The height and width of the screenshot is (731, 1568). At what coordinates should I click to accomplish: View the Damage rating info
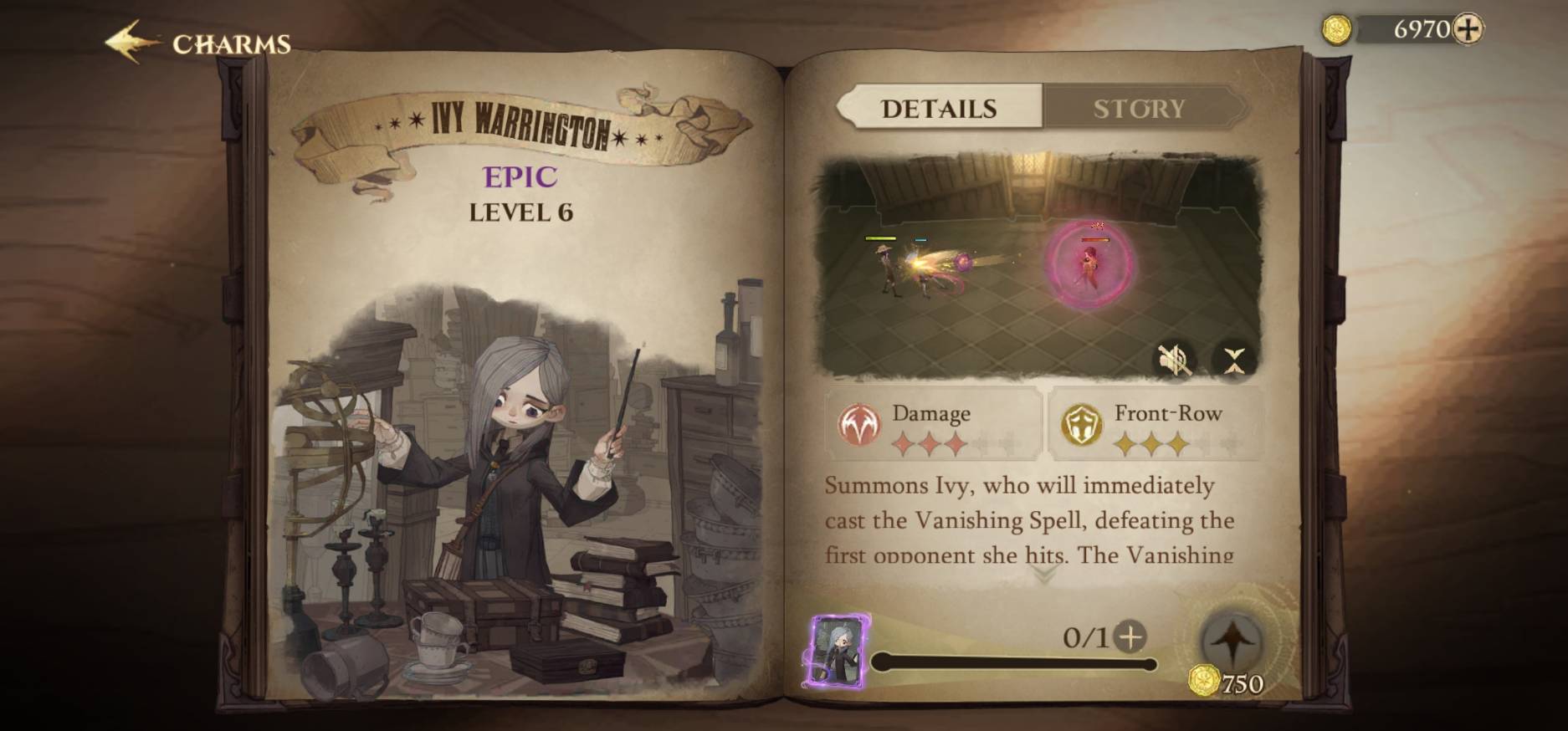pos(933,425)
